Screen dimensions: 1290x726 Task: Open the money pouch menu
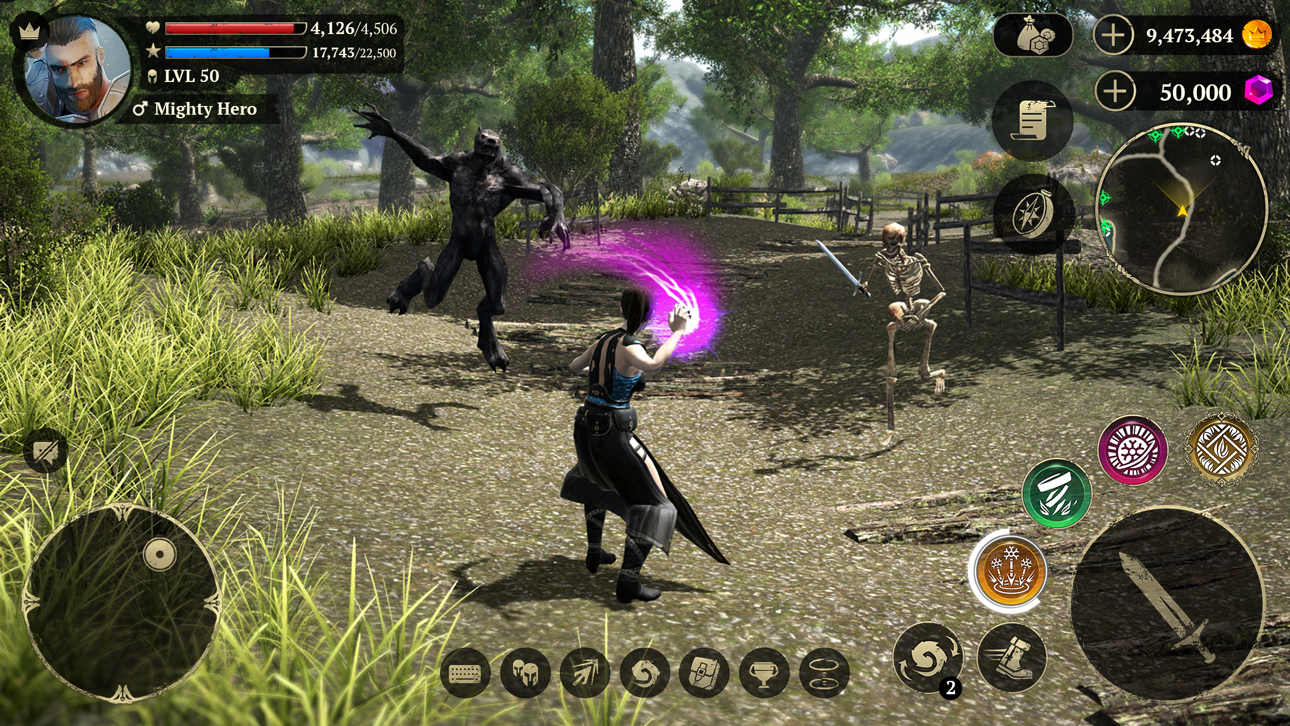[x=1035, y=38]
